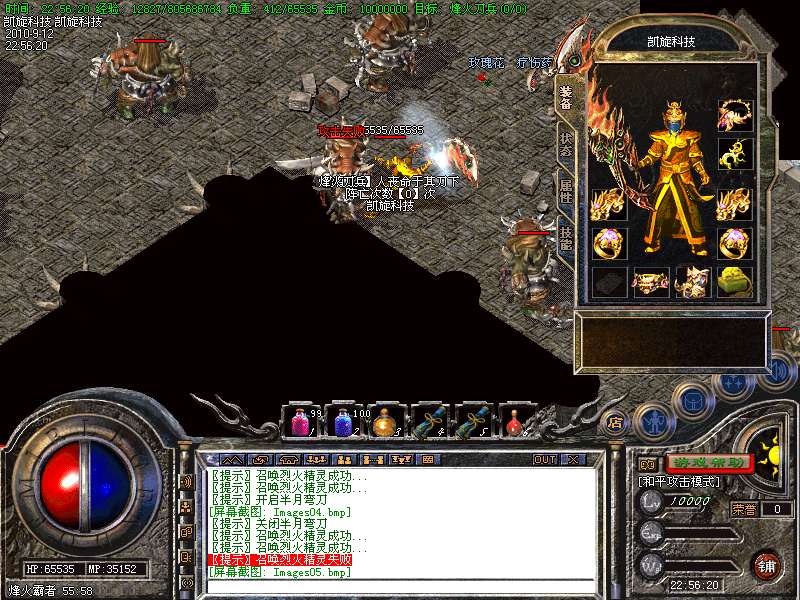
Task: Select the golden necklace equipment slot
Action: point(735,113)
